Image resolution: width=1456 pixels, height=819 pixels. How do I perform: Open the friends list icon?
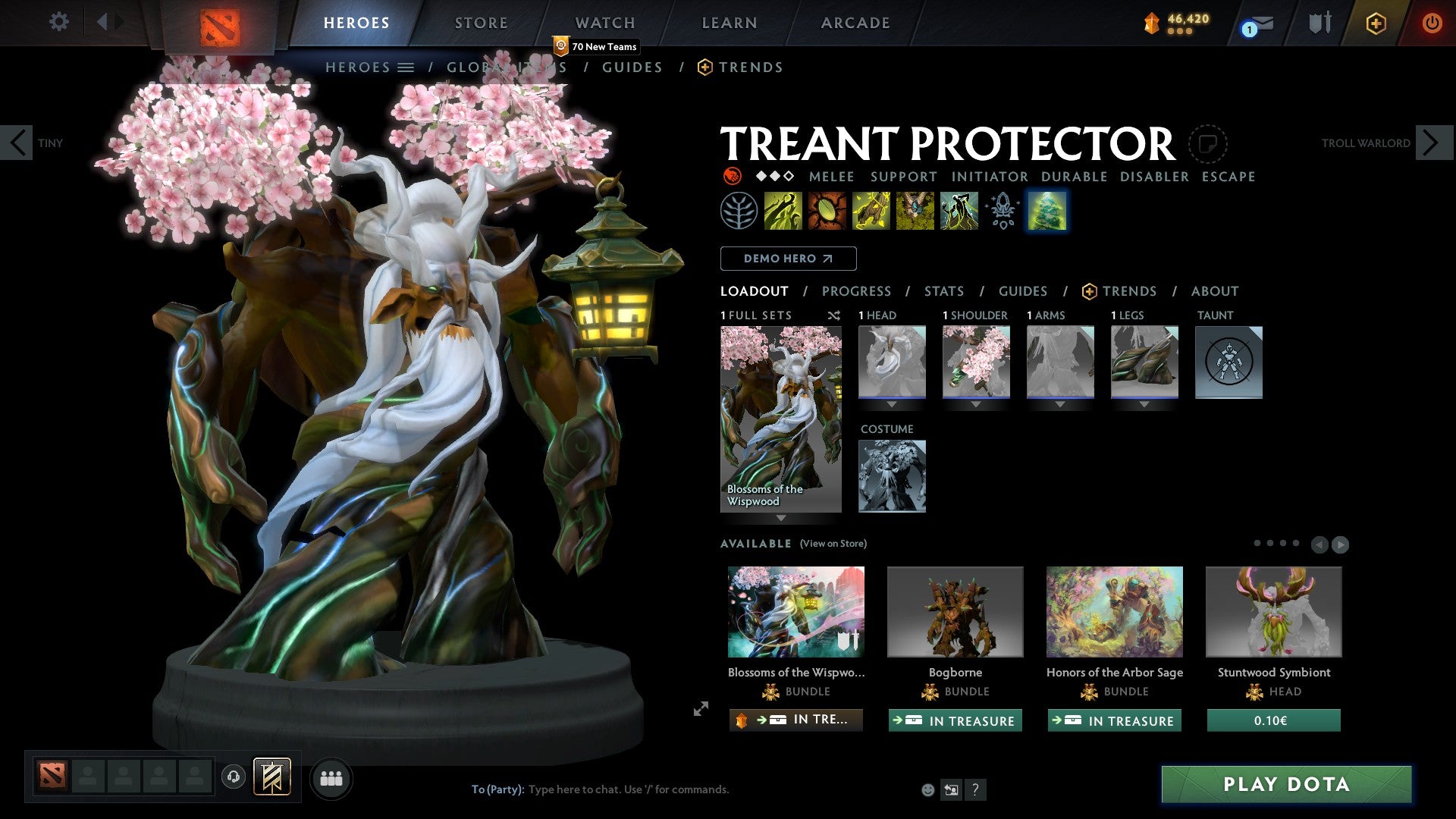point(331,778)
